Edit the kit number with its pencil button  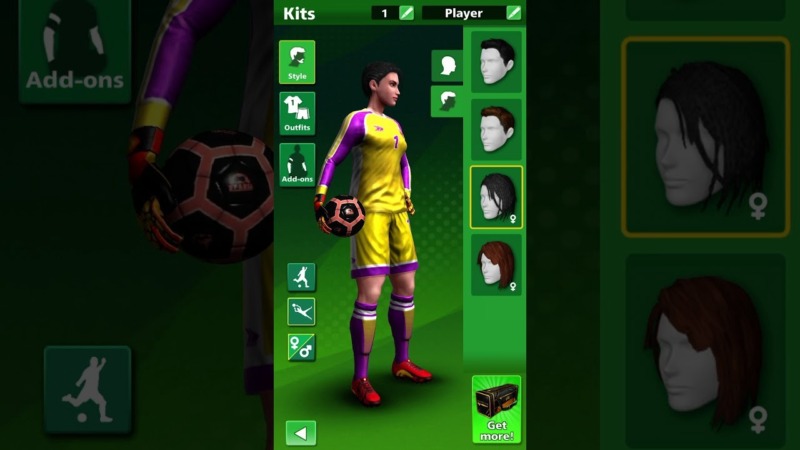406,13
